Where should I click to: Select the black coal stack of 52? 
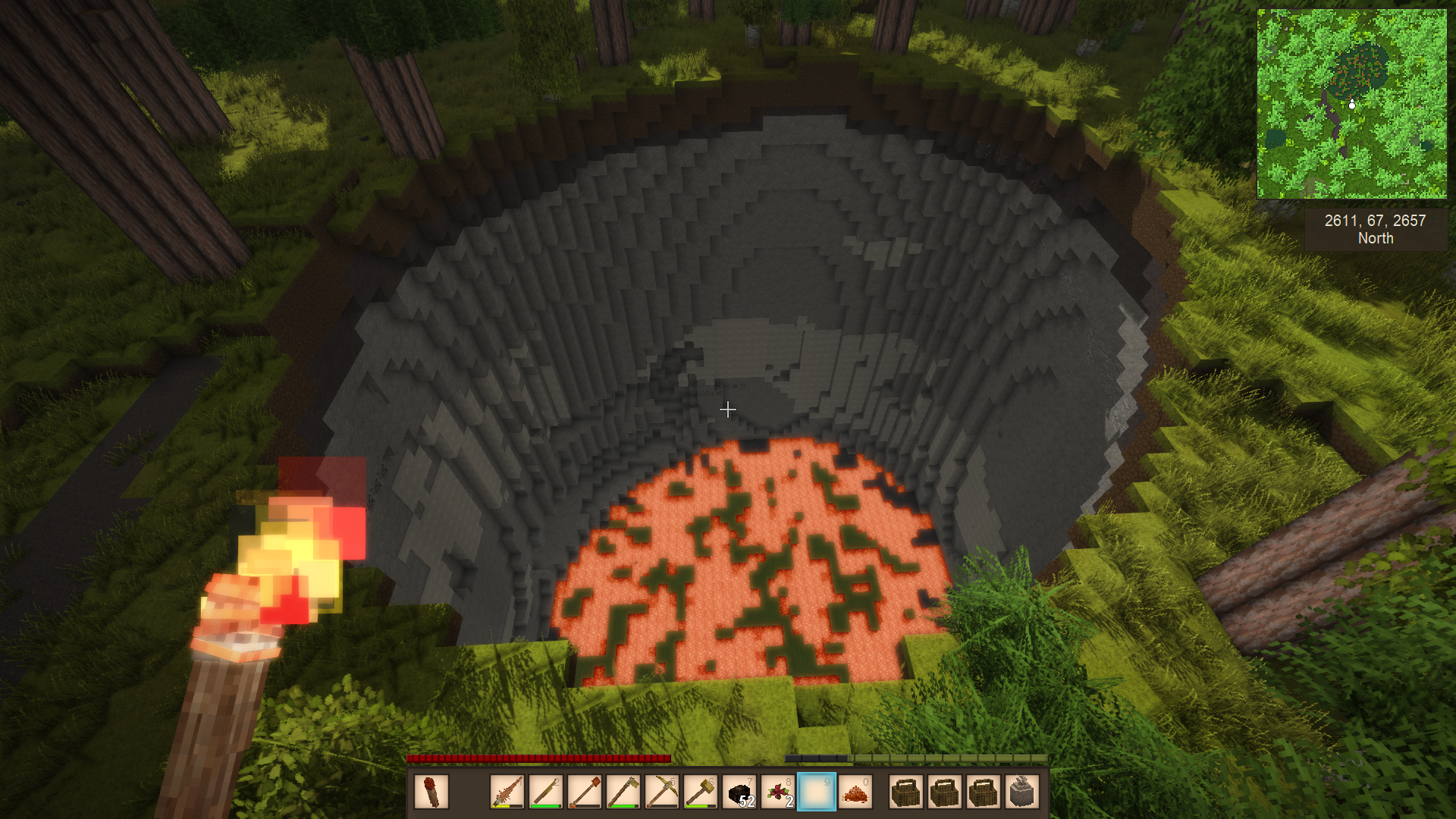(739, 792)
